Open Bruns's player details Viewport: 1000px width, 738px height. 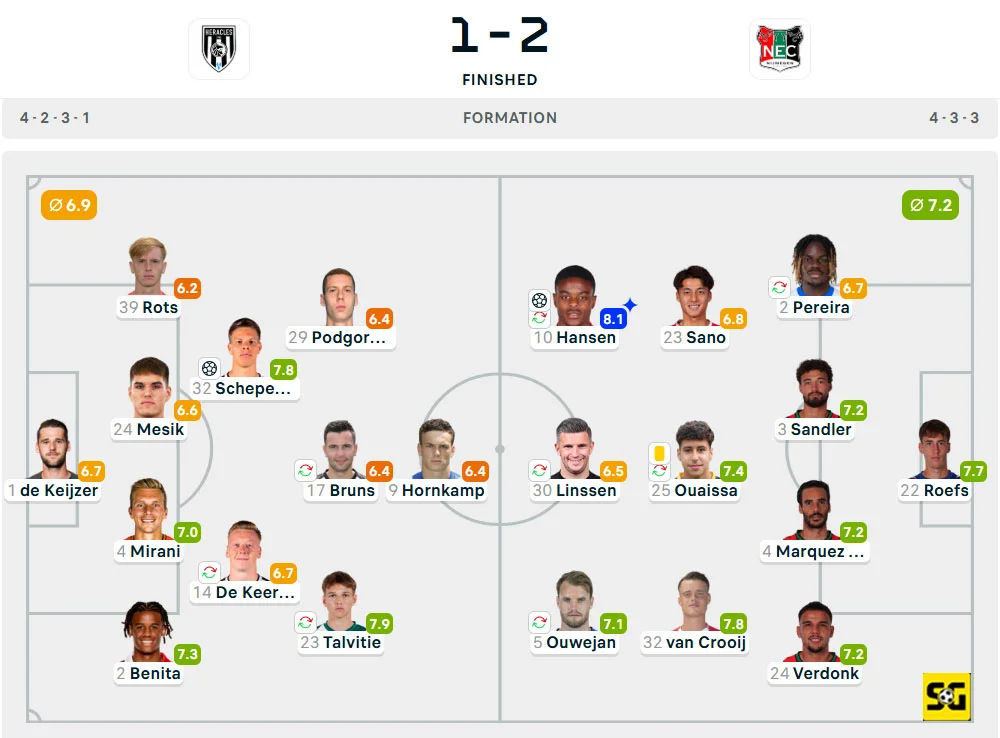(340, 450)
